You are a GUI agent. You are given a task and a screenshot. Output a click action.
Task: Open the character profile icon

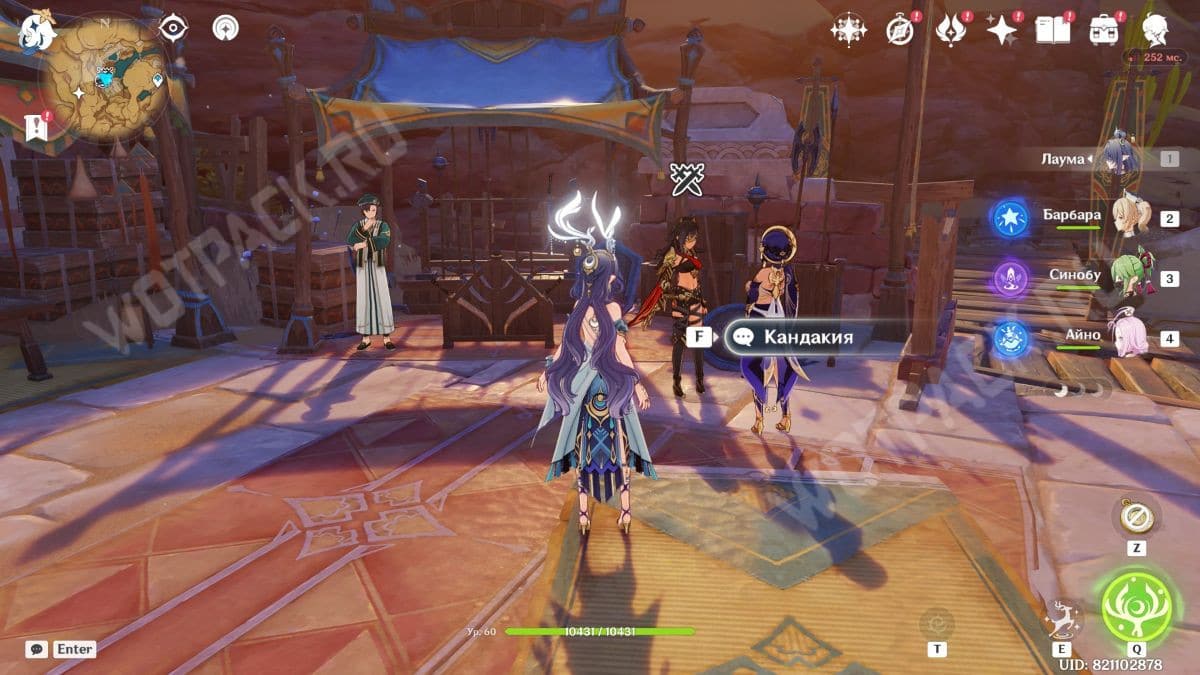coord(1156,30)
